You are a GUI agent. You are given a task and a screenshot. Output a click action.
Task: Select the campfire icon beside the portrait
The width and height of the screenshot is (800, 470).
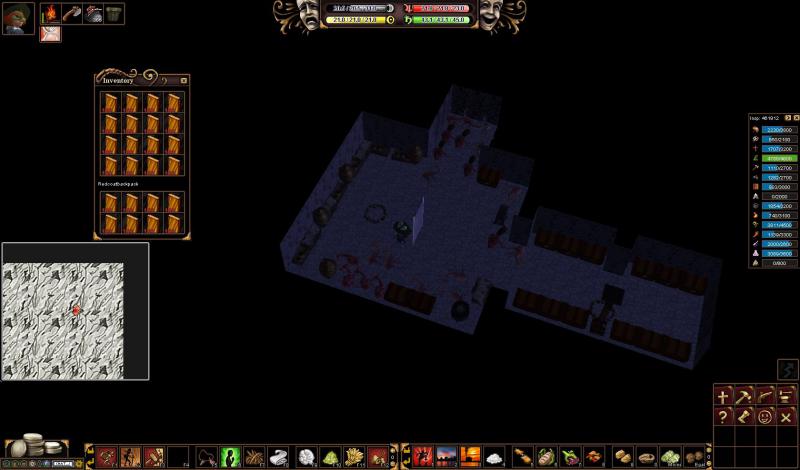click(x=50, y=14)
